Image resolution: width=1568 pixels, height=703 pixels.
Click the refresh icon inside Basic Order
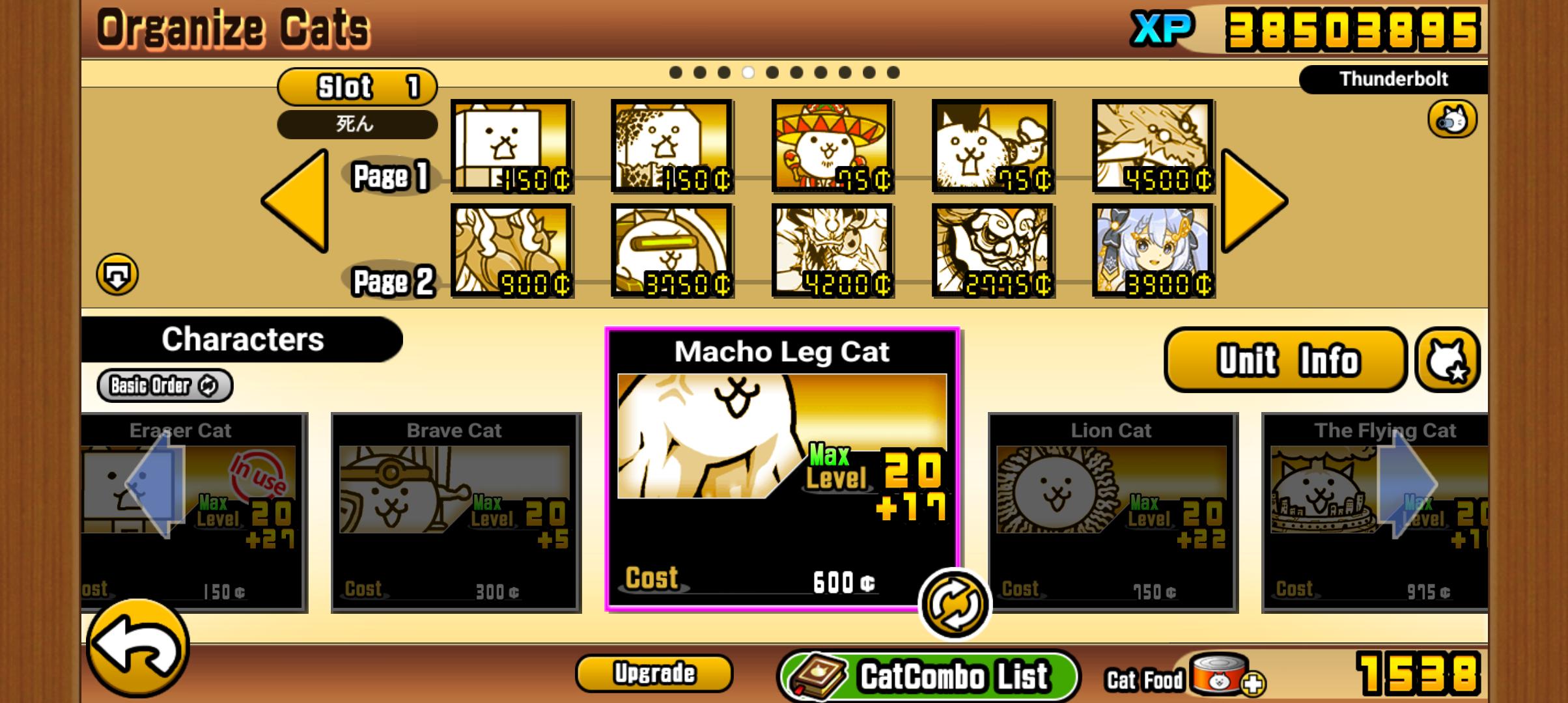[210, 385]
